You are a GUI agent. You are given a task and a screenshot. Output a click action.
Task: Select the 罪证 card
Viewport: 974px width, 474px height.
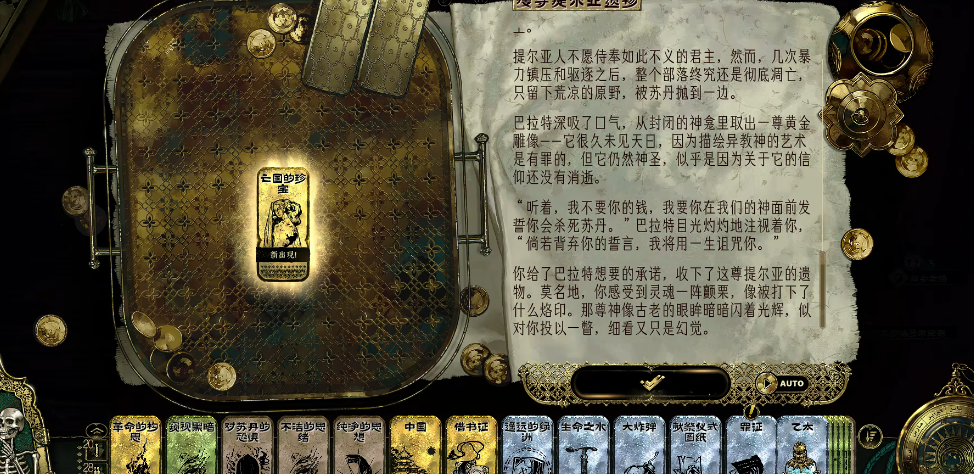click(x=751, y=446)
